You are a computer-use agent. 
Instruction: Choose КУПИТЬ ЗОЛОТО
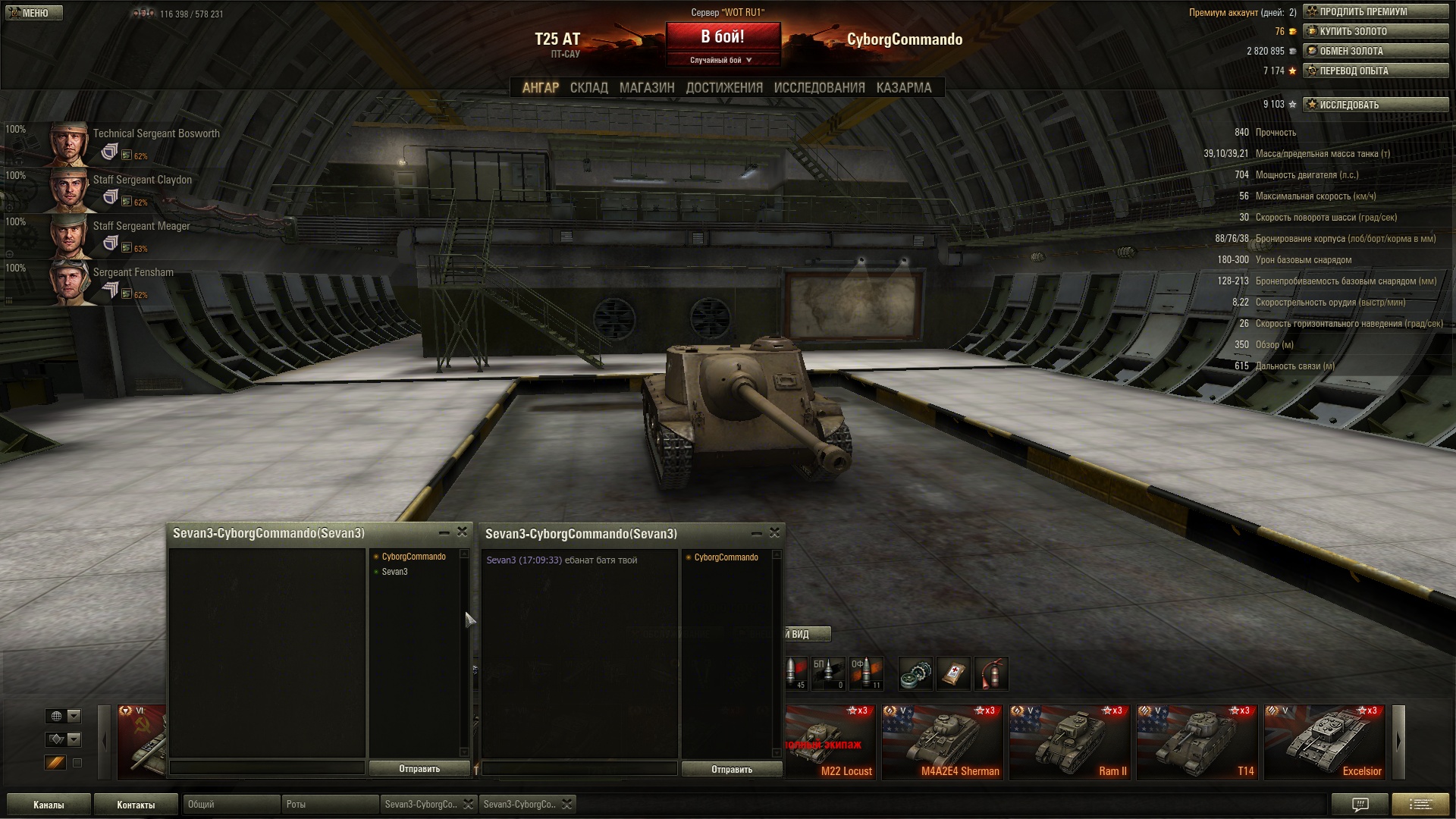(1375, 32)
